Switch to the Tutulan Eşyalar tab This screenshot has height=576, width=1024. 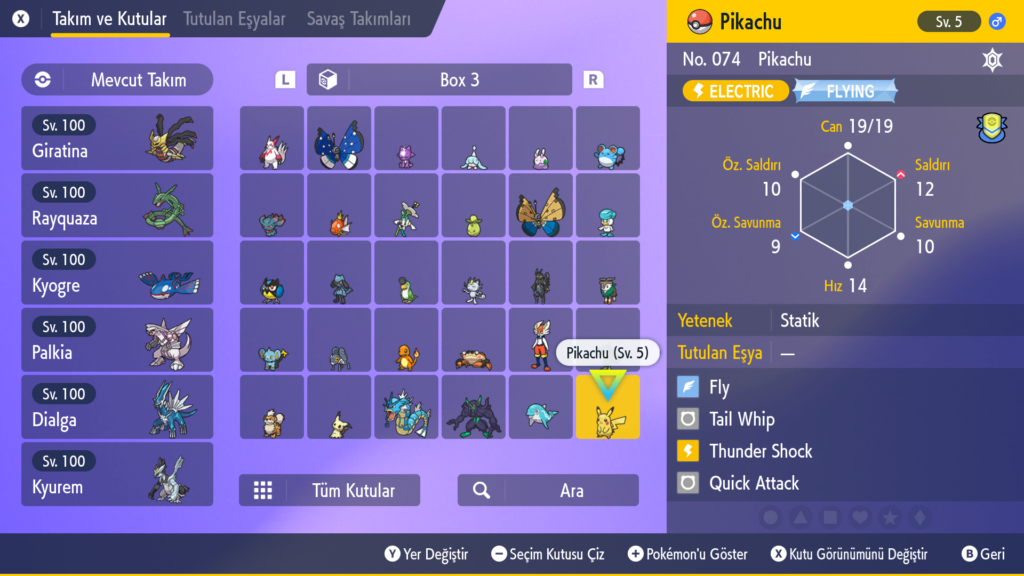tap(234, 19)
